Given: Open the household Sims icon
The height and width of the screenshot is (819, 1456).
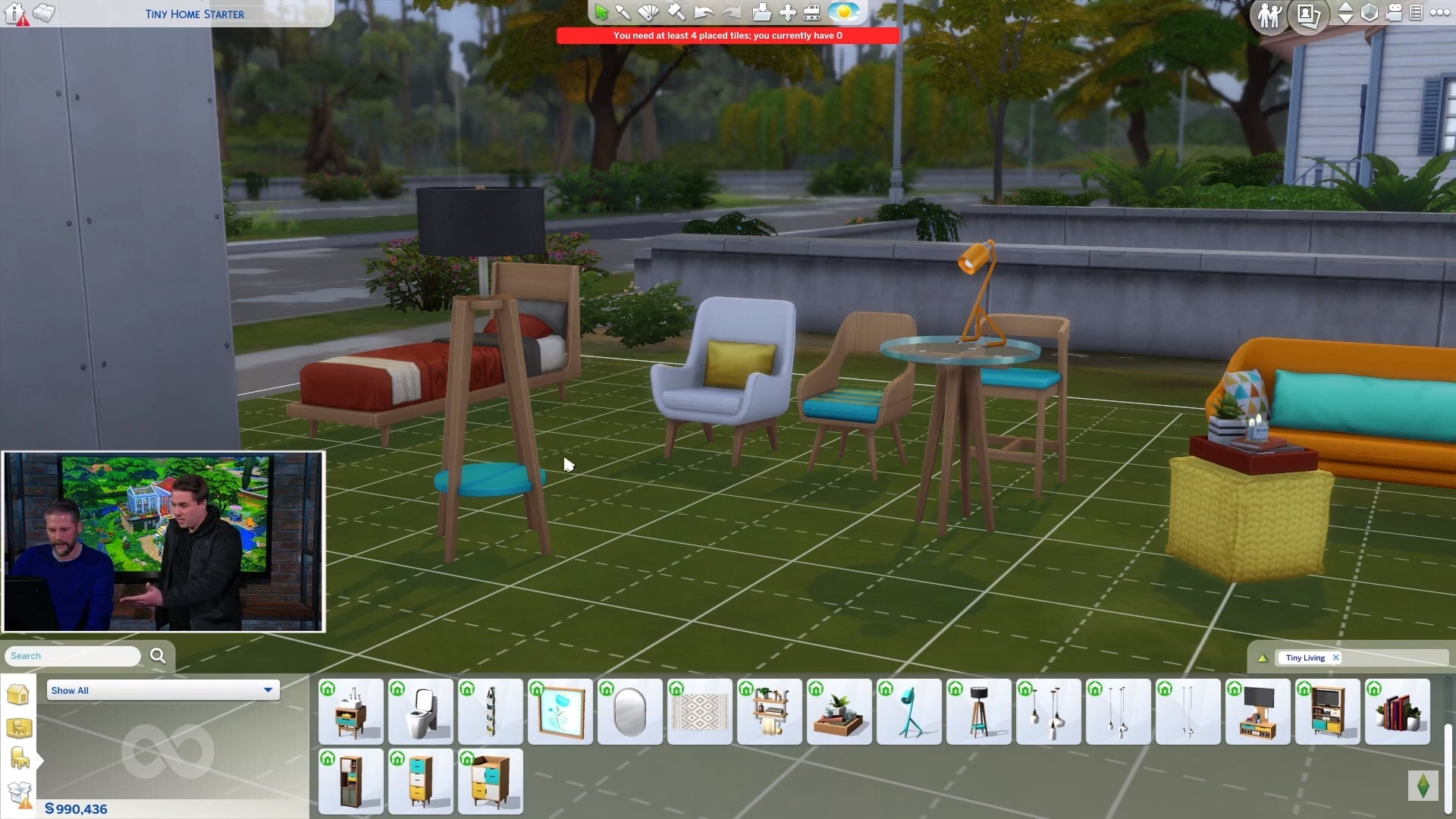Looking at the screenshot, I should click(x=1269, y=14).
